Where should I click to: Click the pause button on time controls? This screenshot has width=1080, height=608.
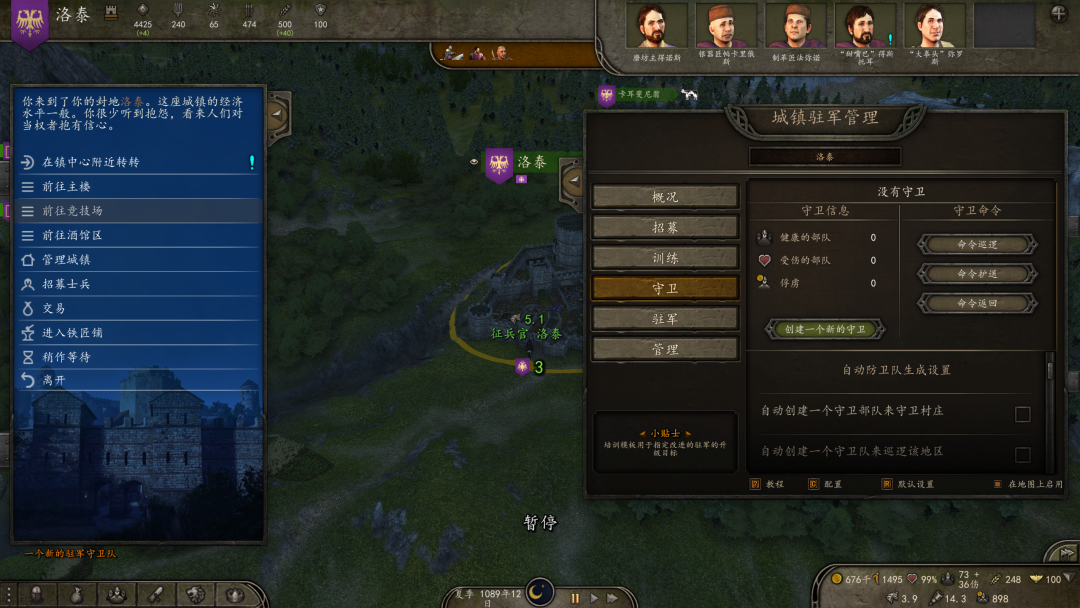[x=575, y=598]
